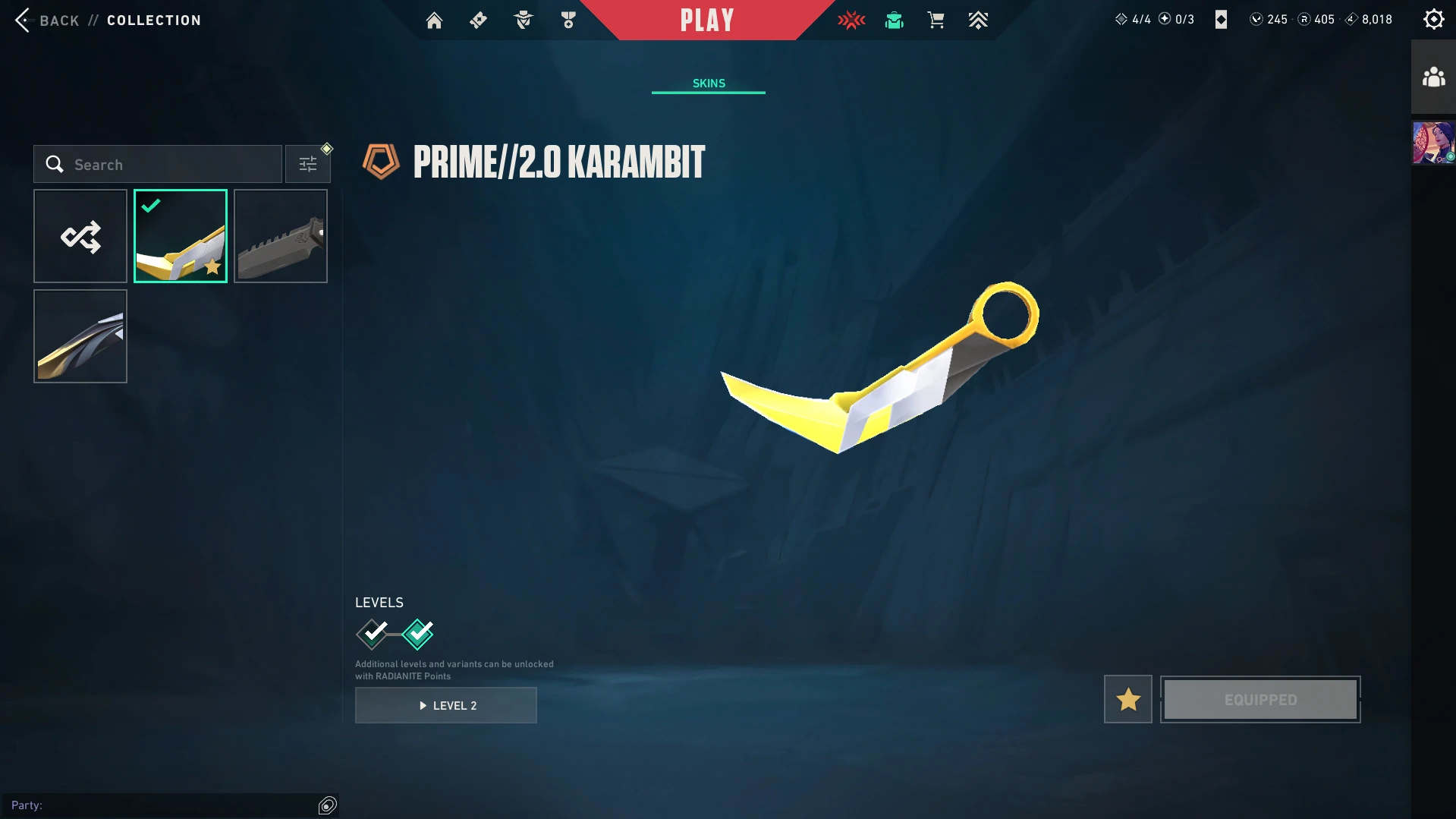This screenshot has height=819, width=1456.
Task: Open the Career medal icon
Action: (567, 20)
